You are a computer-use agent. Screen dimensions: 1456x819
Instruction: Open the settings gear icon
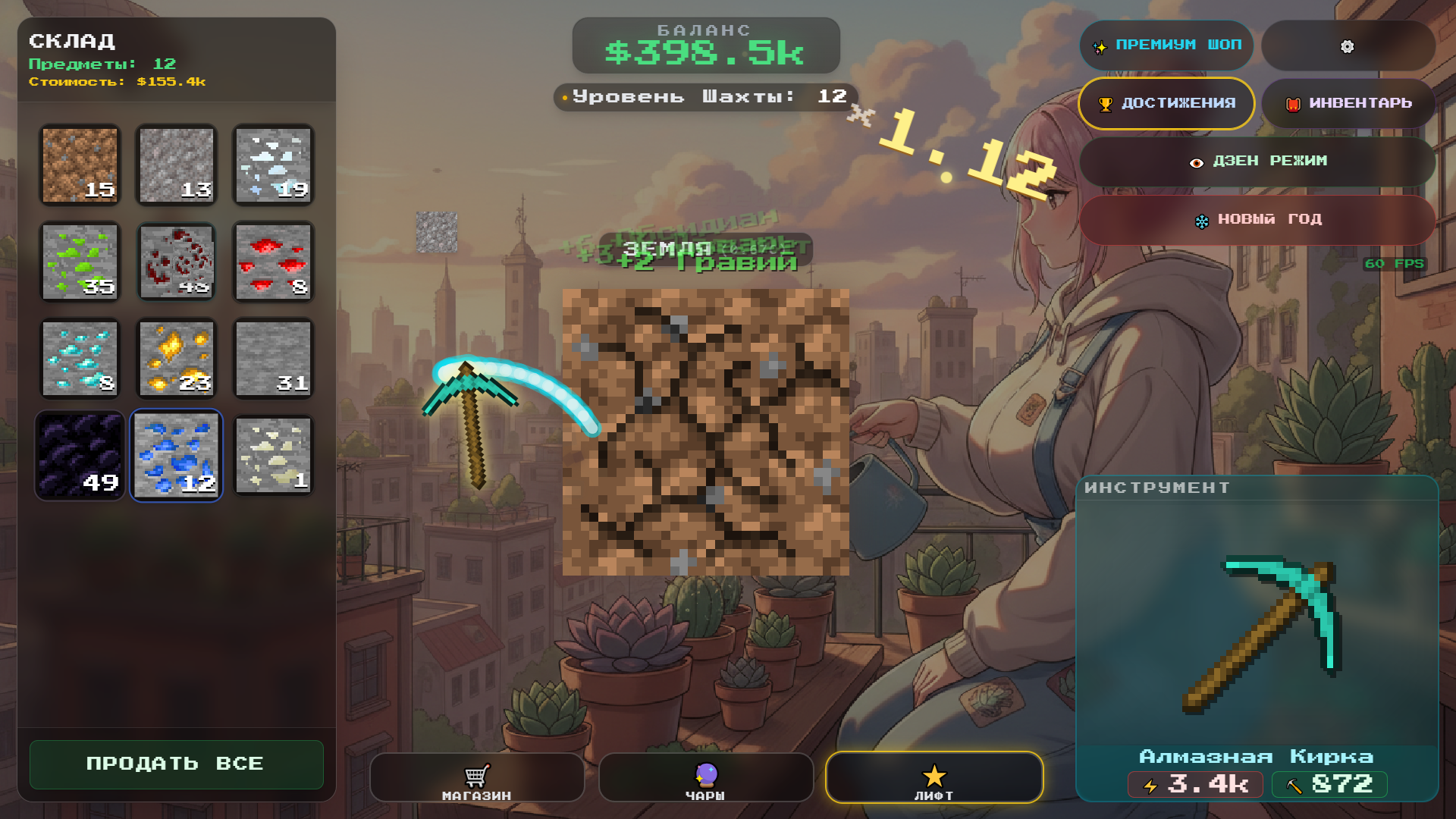coord(1348,46)
